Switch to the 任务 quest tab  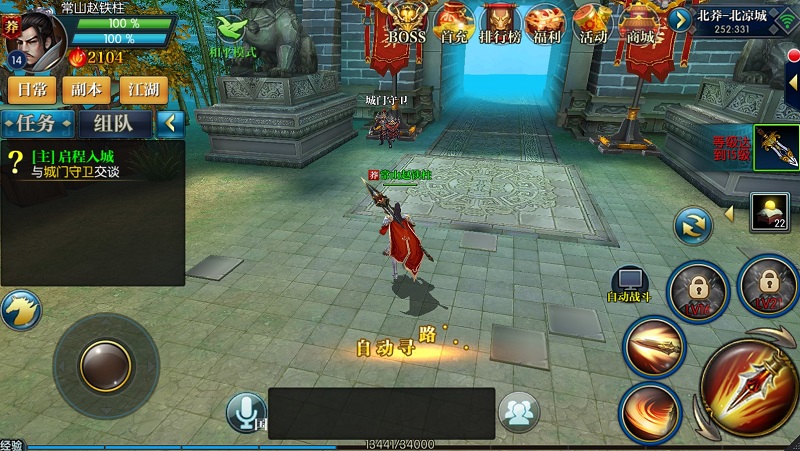(x=38, y=123)
